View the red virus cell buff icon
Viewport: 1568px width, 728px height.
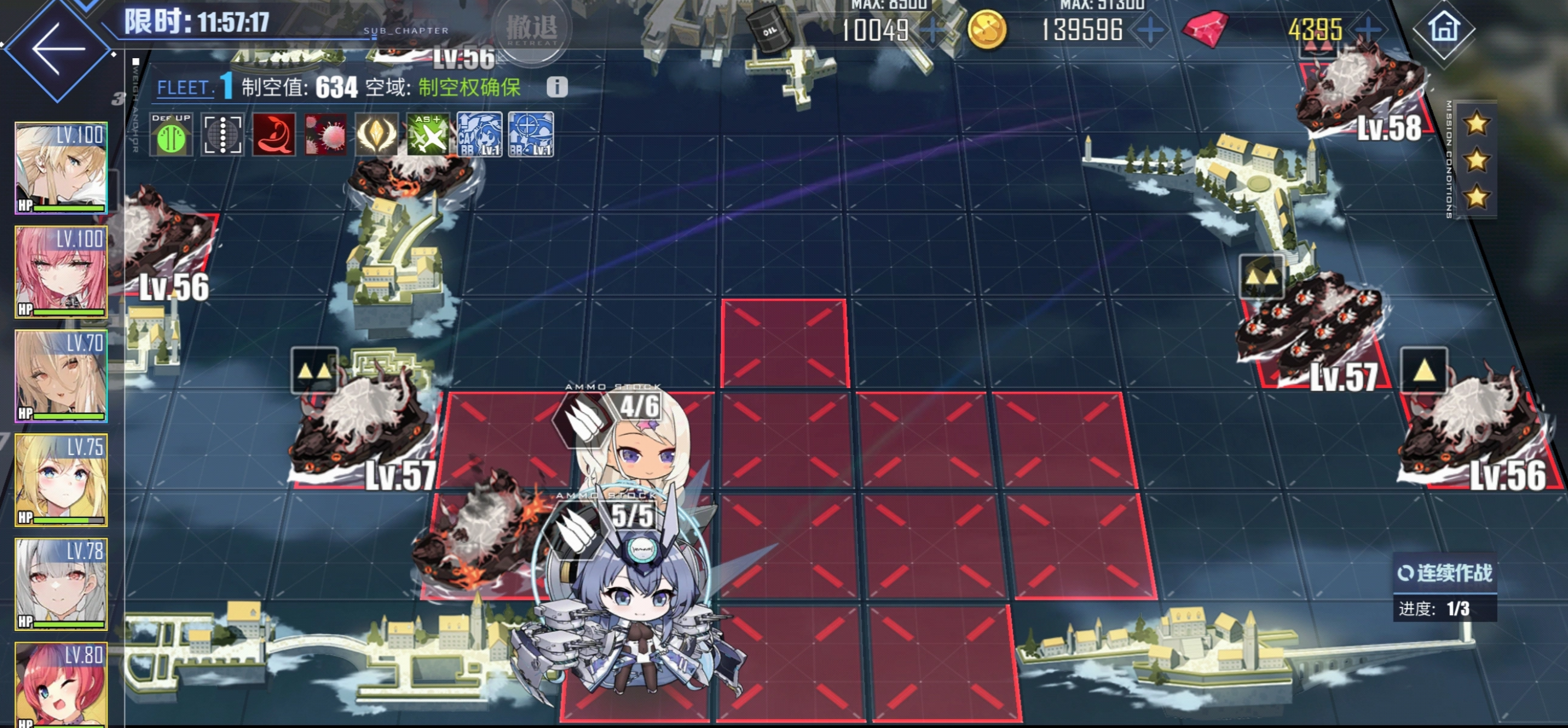pos(326,135)
